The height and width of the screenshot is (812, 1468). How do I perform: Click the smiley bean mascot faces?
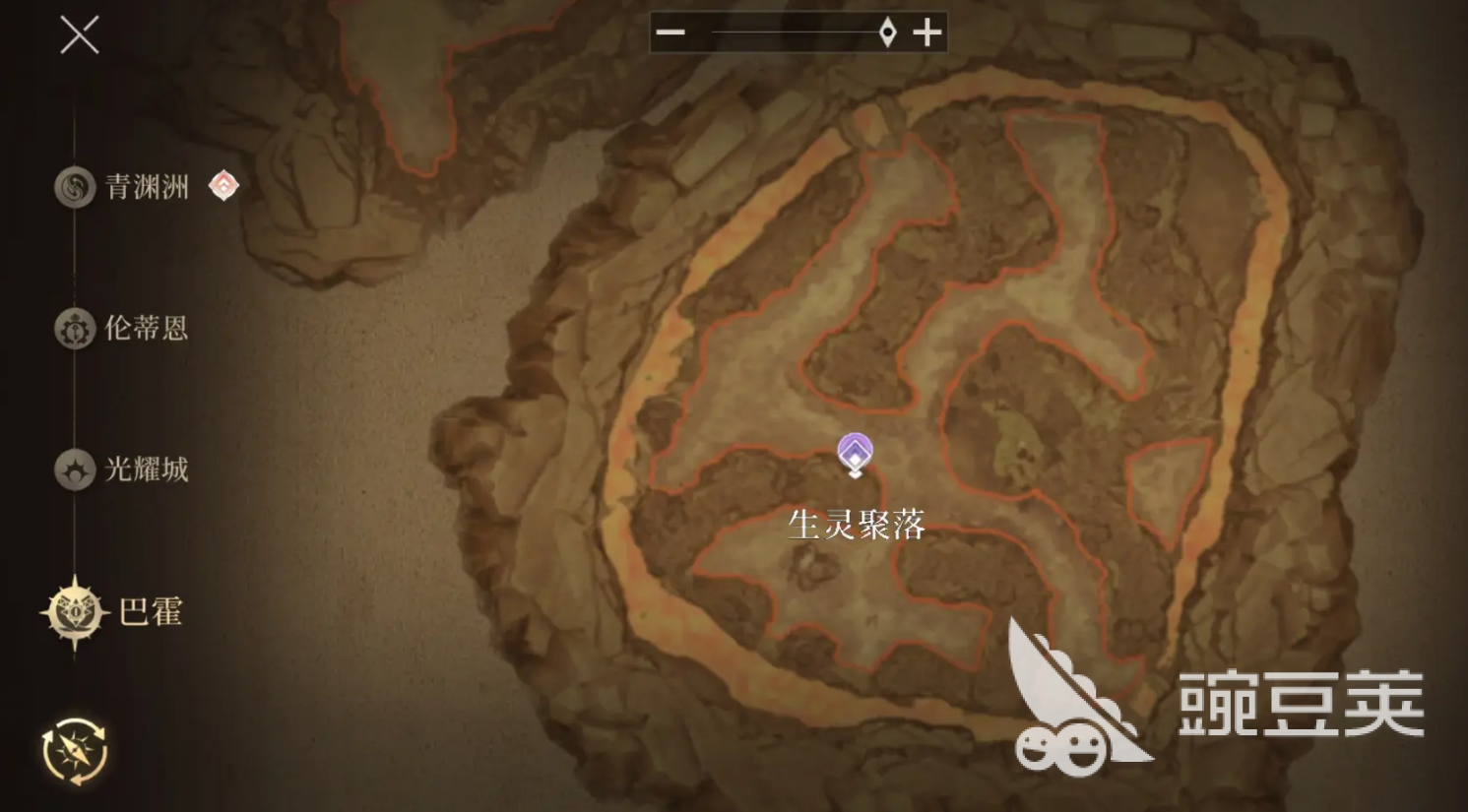pos(1063,748)
